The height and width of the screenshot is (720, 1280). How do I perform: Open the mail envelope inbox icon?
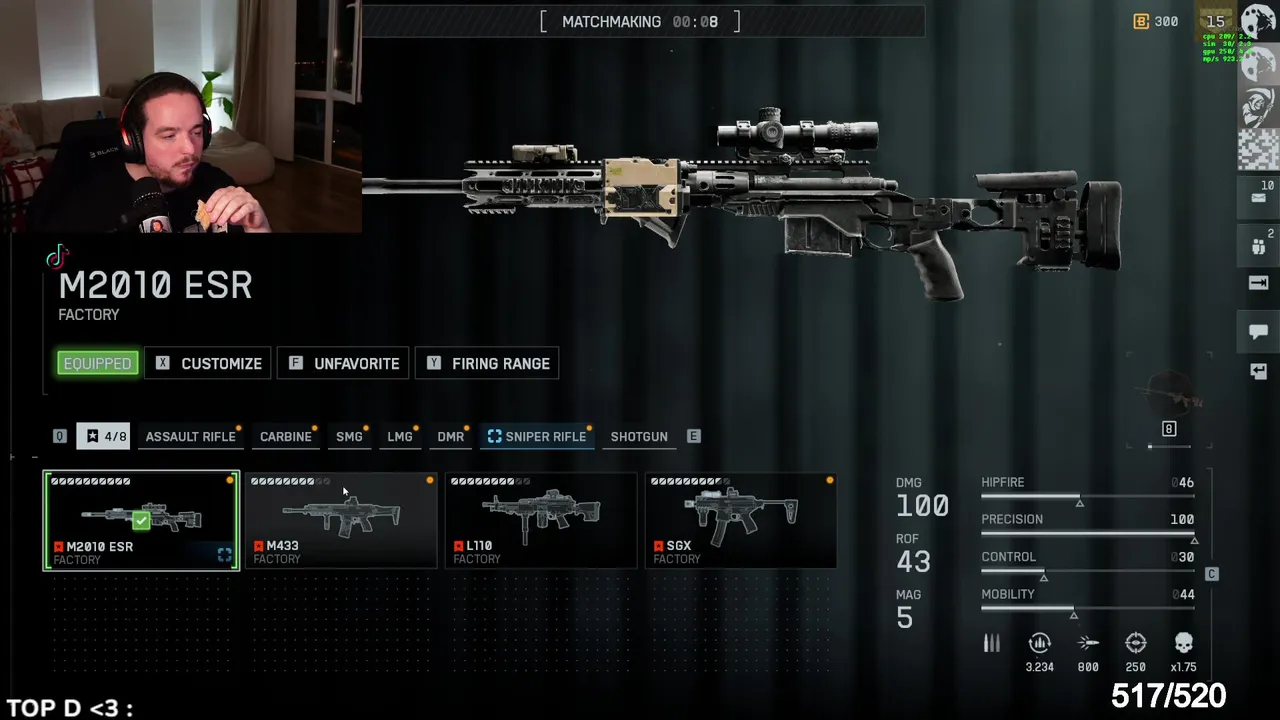(x=1258, y=197)
